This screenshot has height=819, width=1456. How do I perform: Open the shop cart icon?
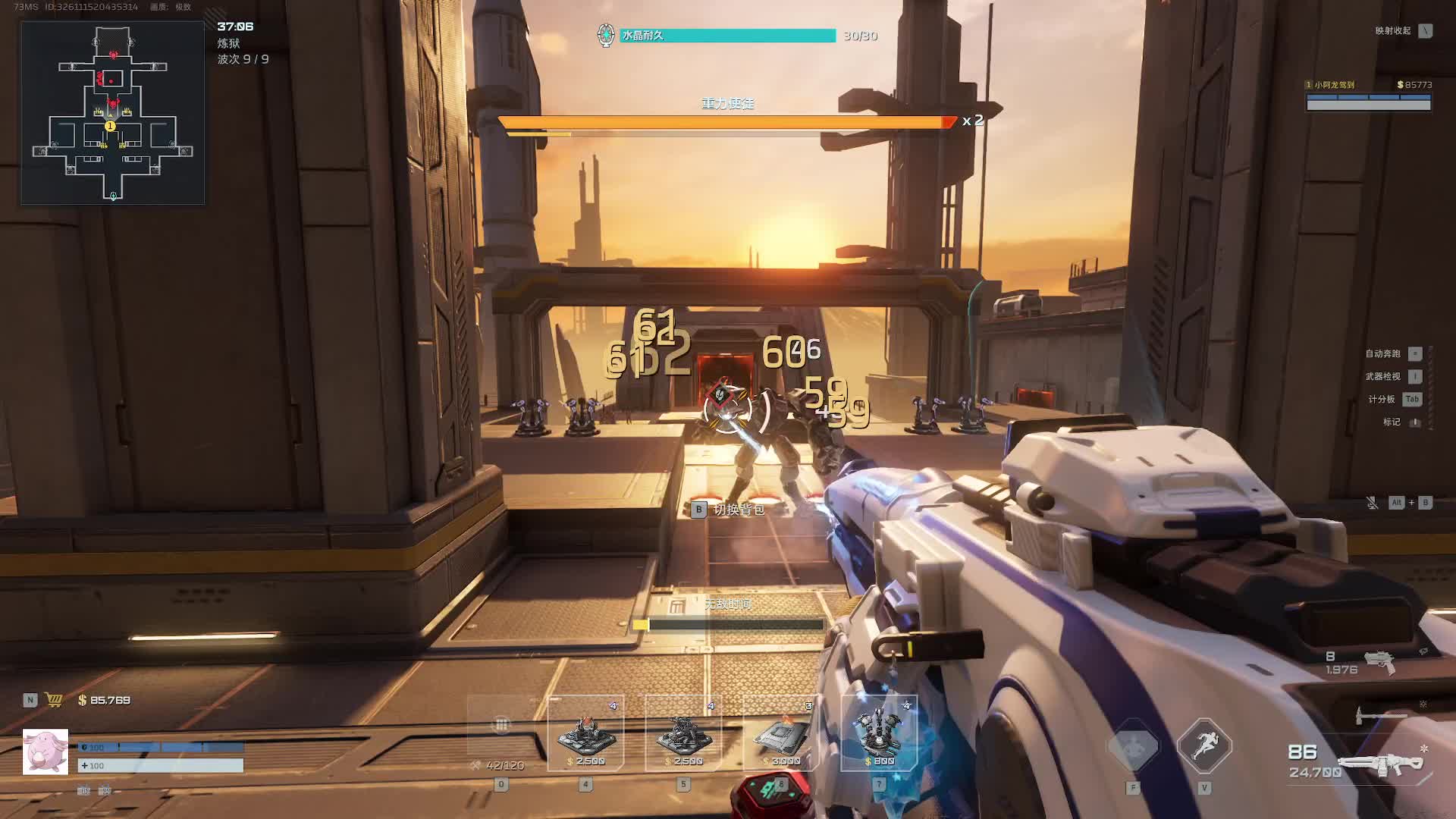[x=54, y=700]
